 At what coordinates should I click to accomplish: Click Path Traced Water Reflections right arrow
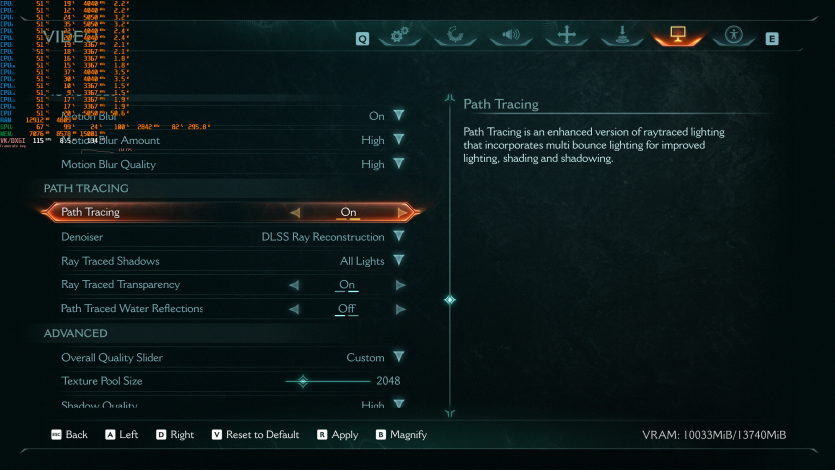[400, 309]
